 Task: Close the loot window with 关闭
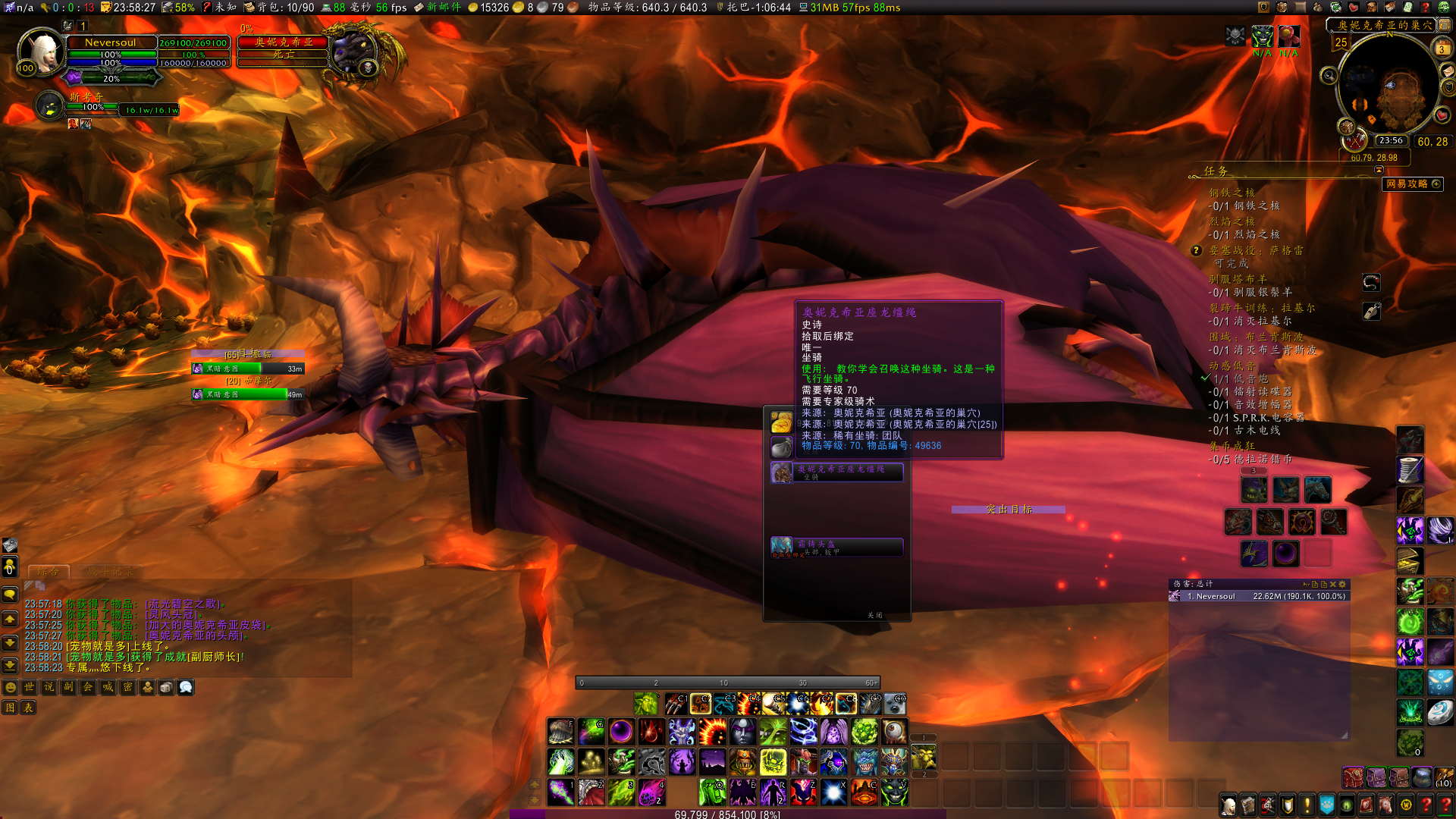[x=874, y=615]
